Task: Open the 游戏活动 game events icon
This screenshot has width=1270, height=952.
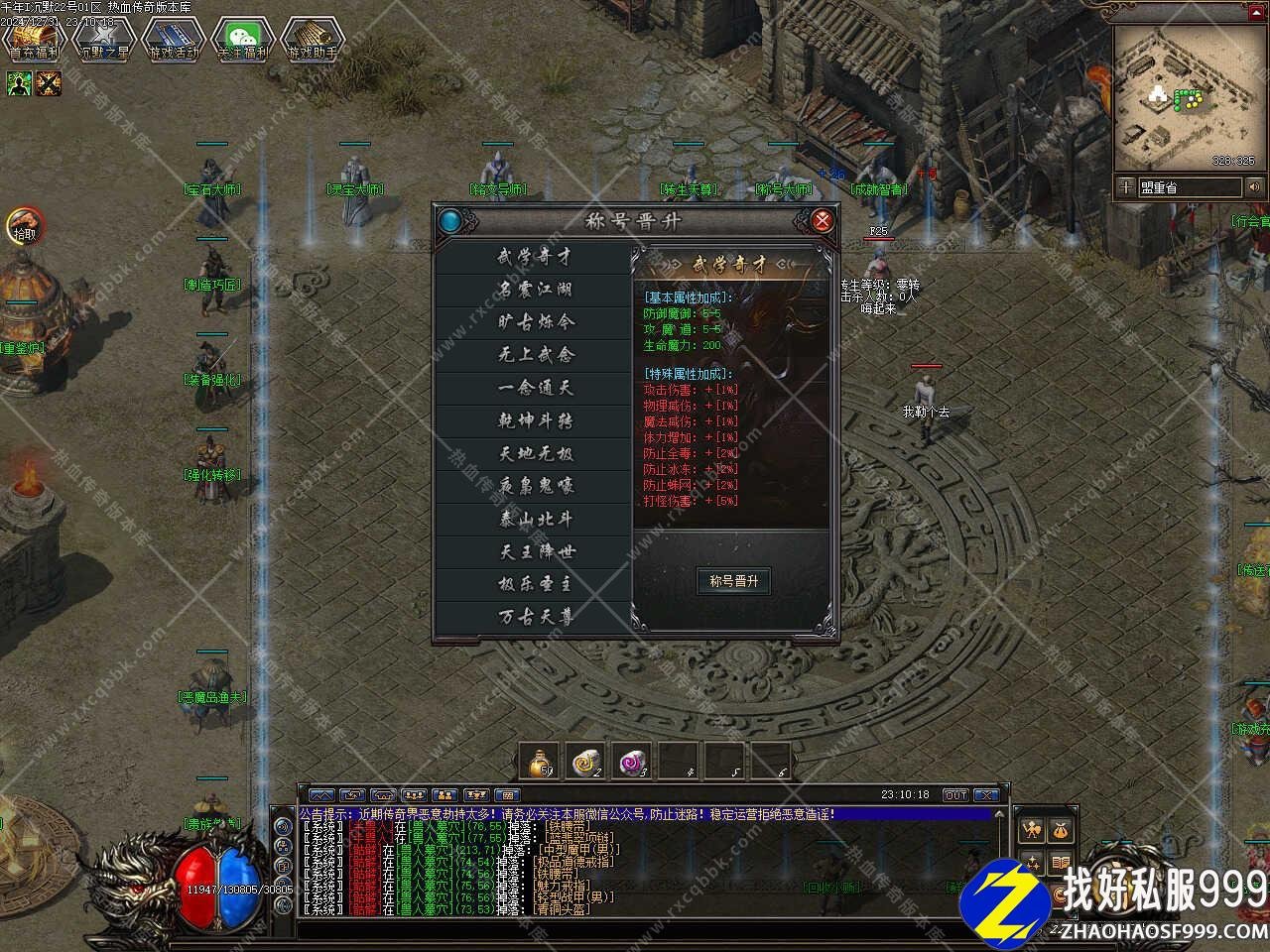Action: [x=174, y=40]
